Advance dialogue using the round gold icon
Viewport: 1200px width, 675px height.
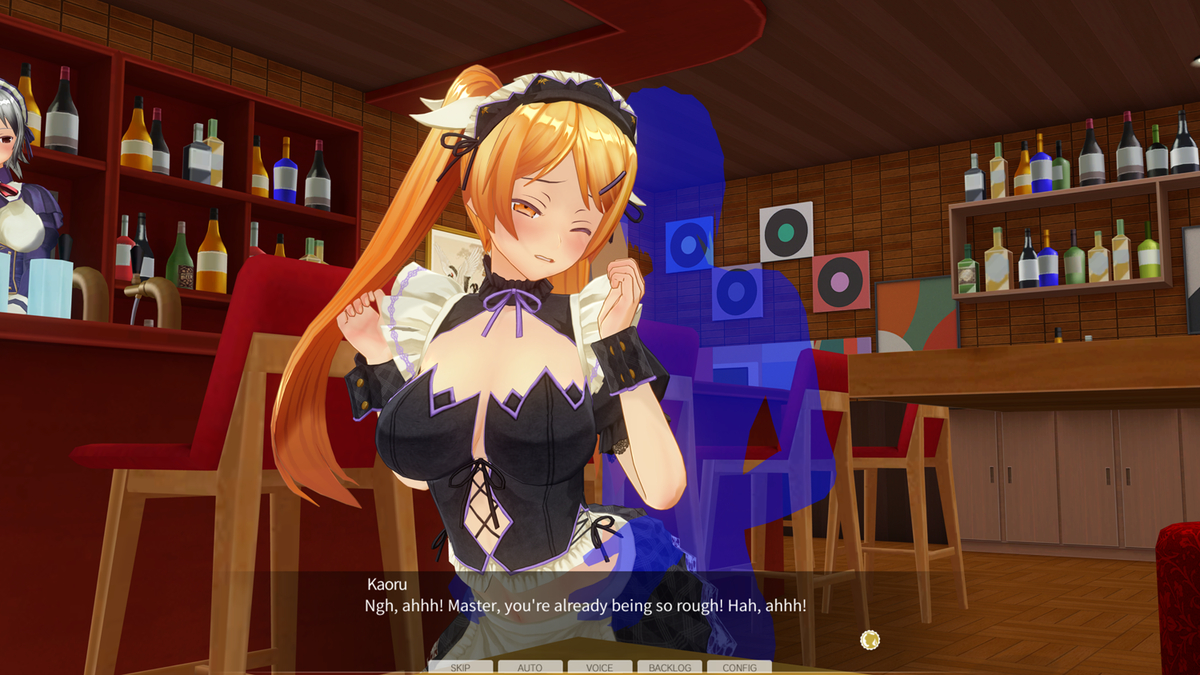tap(870, 640)
